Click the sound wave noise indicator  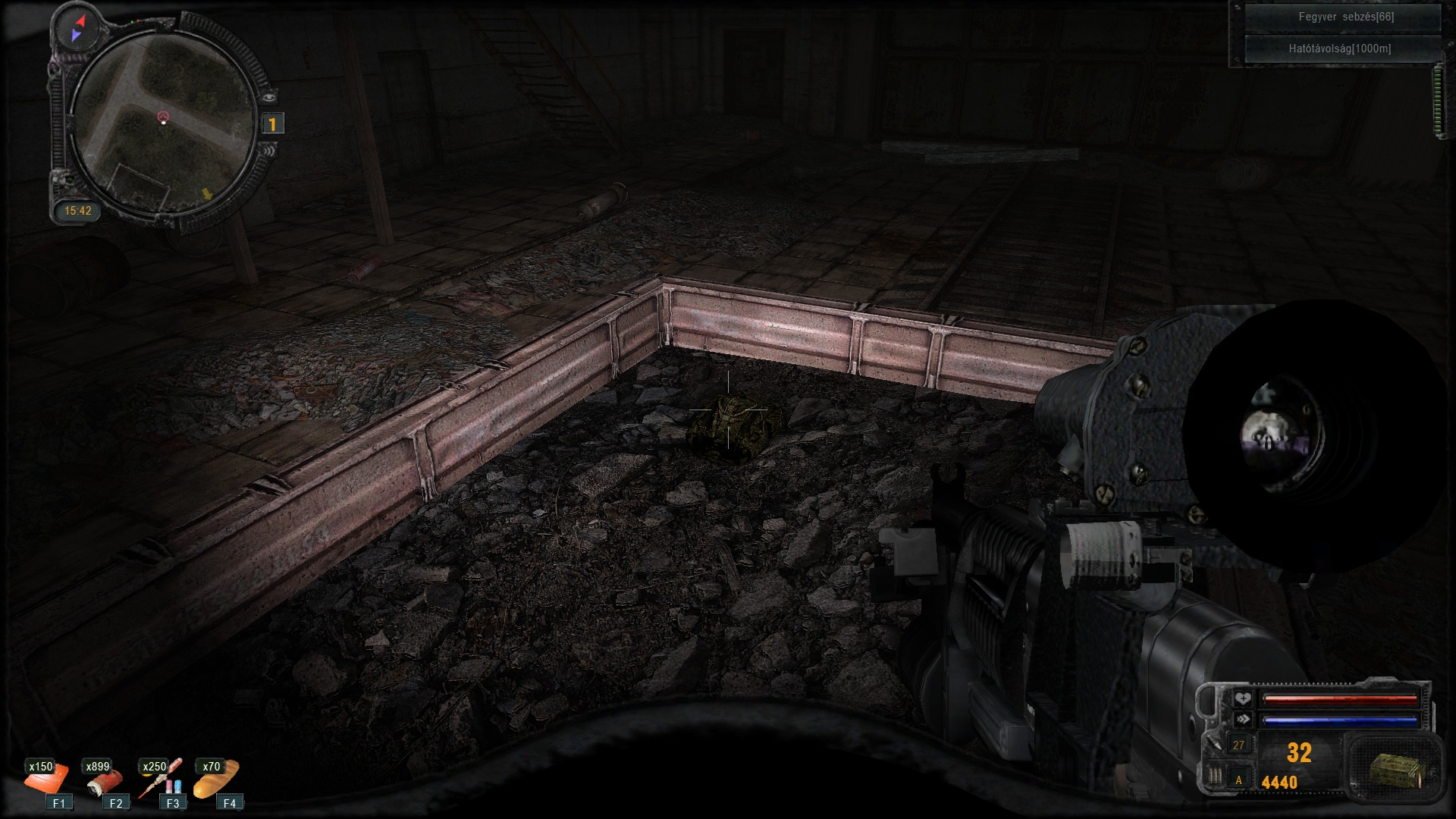point(268,150)
